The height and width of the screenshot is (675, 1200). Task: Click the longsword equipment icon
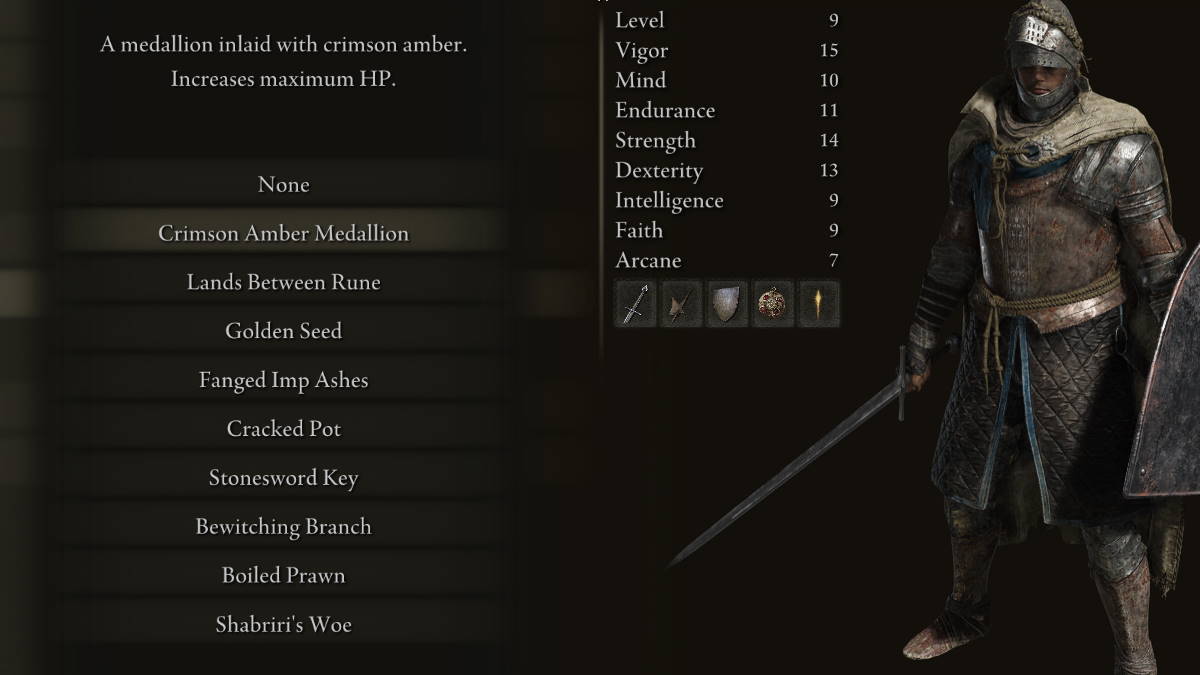(634, 304)
